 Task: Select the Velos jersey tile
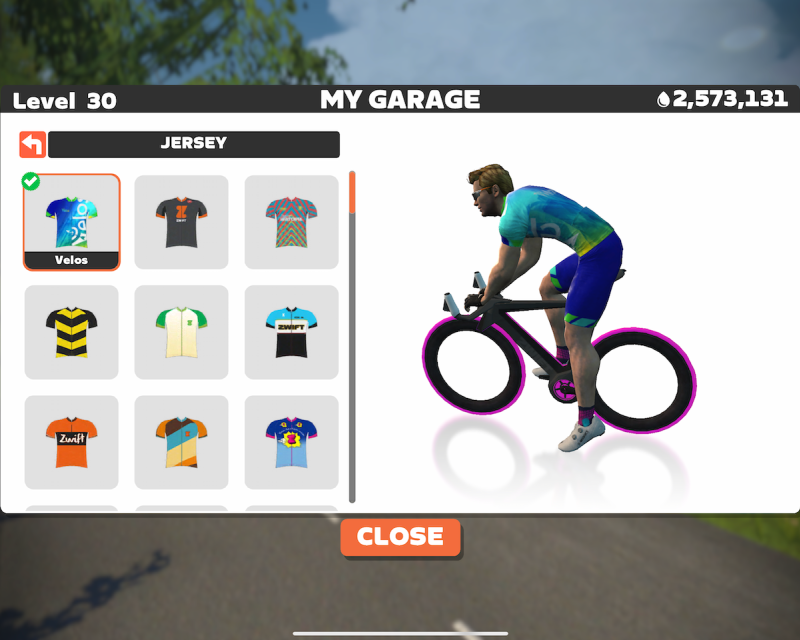[72, 222]
